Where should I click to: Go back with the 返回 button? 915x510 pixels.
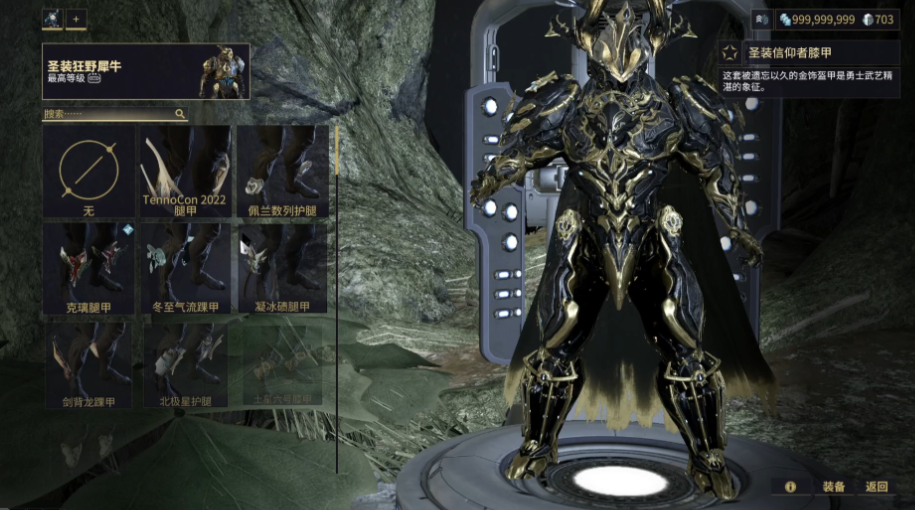coord(877,487)
